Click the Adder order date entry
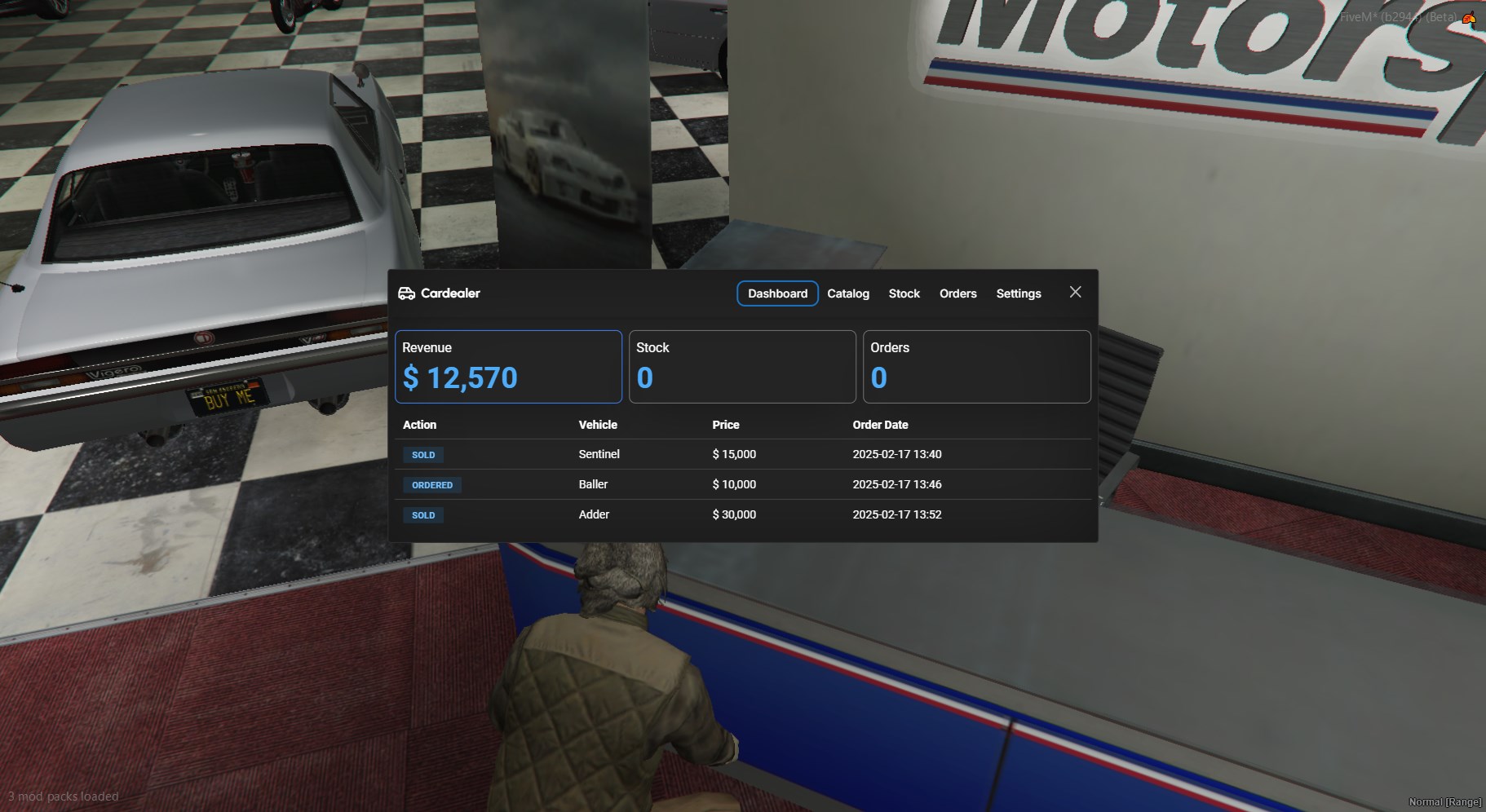1486x812 pixels. (897, 514)
